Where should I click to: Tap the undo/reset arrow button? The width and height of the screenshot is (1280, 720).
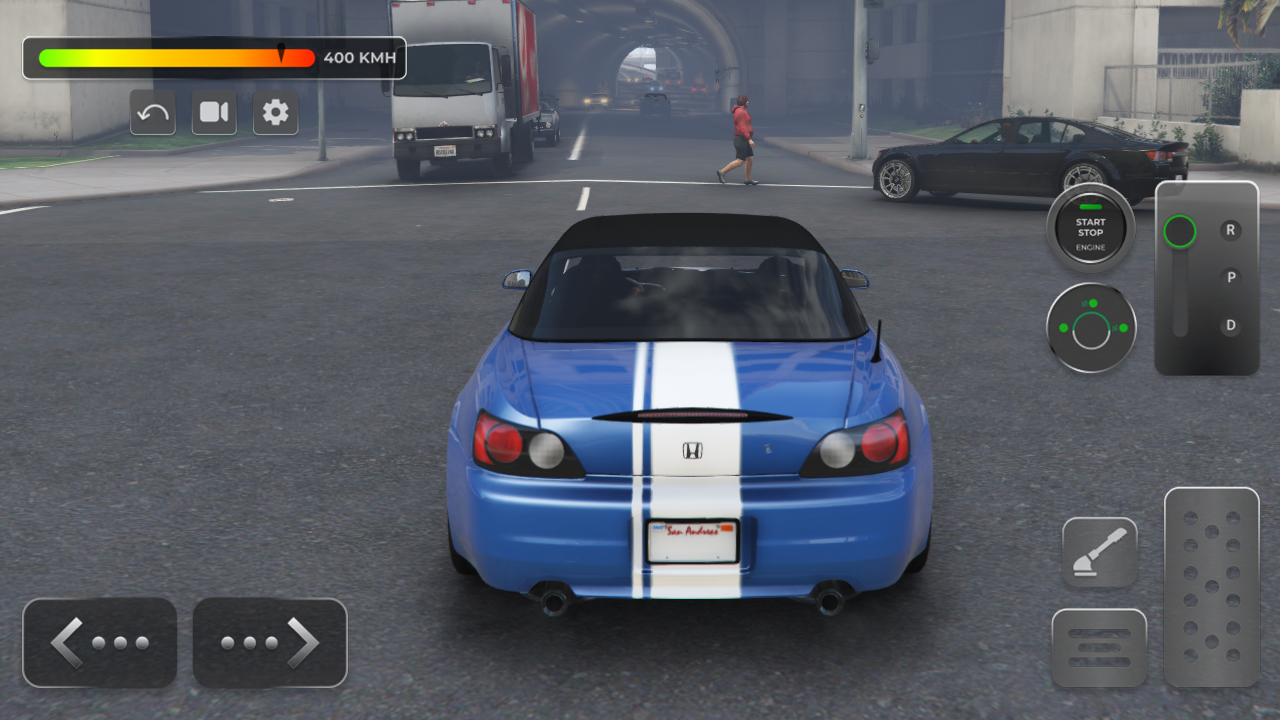pyautogui.click(x=153, y=113)
